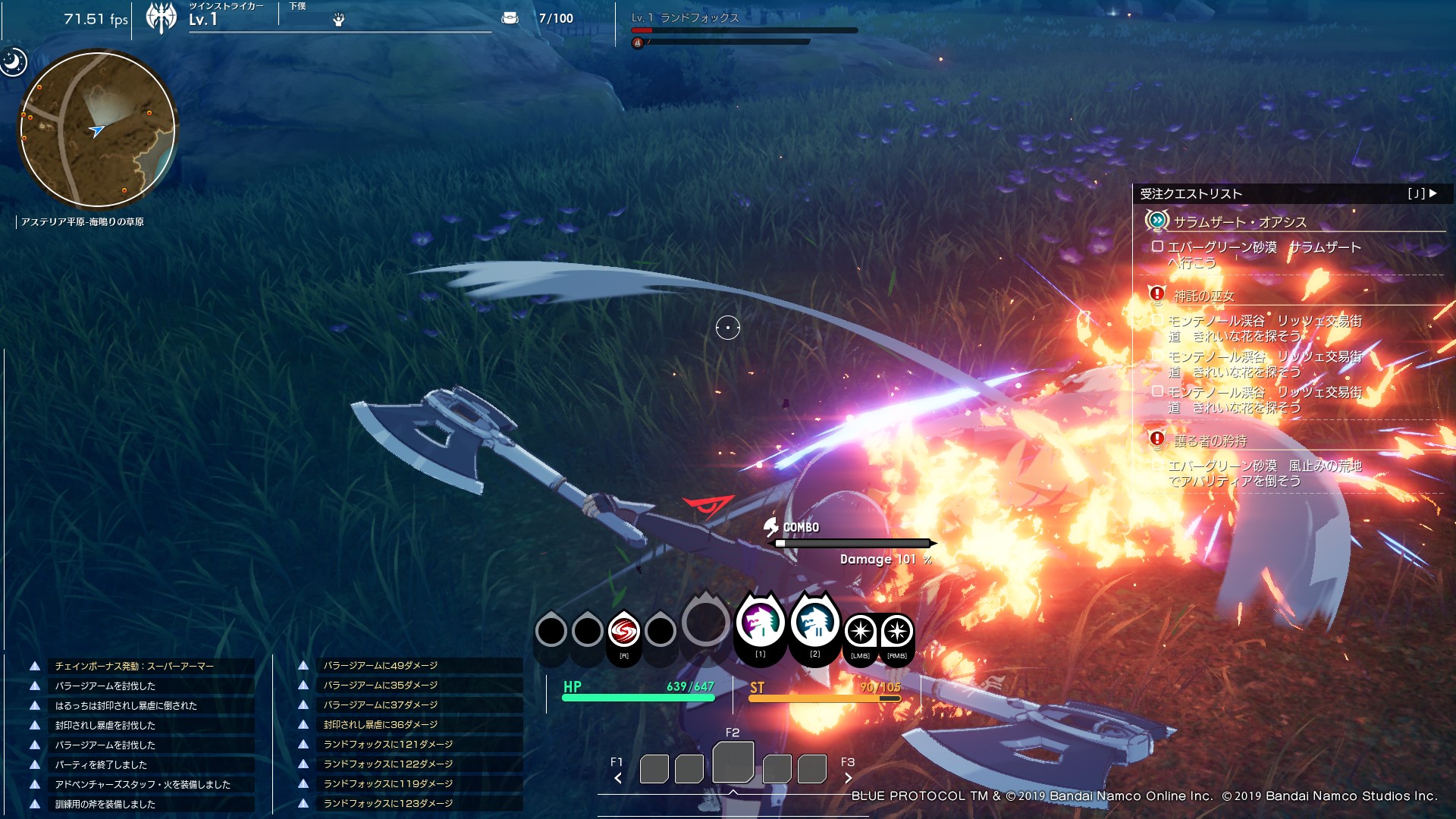Screen dimensions: 1456x819
Task: Trigger the blue beast skill
Action: pyautogui.click(x=814, y=622)
